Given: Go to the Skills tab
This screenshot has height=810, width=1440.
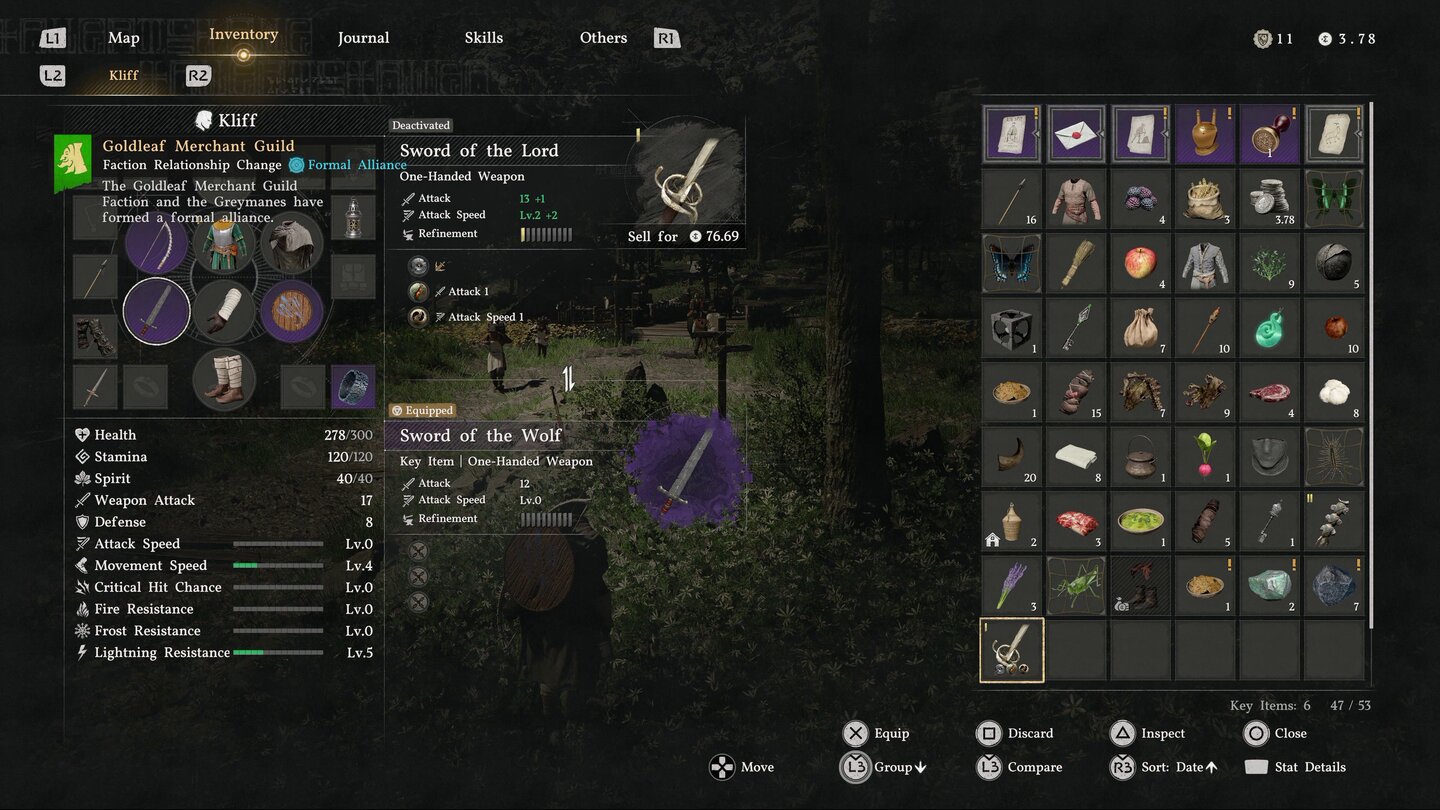Looking at the screenshot, I should pos(483,38).
